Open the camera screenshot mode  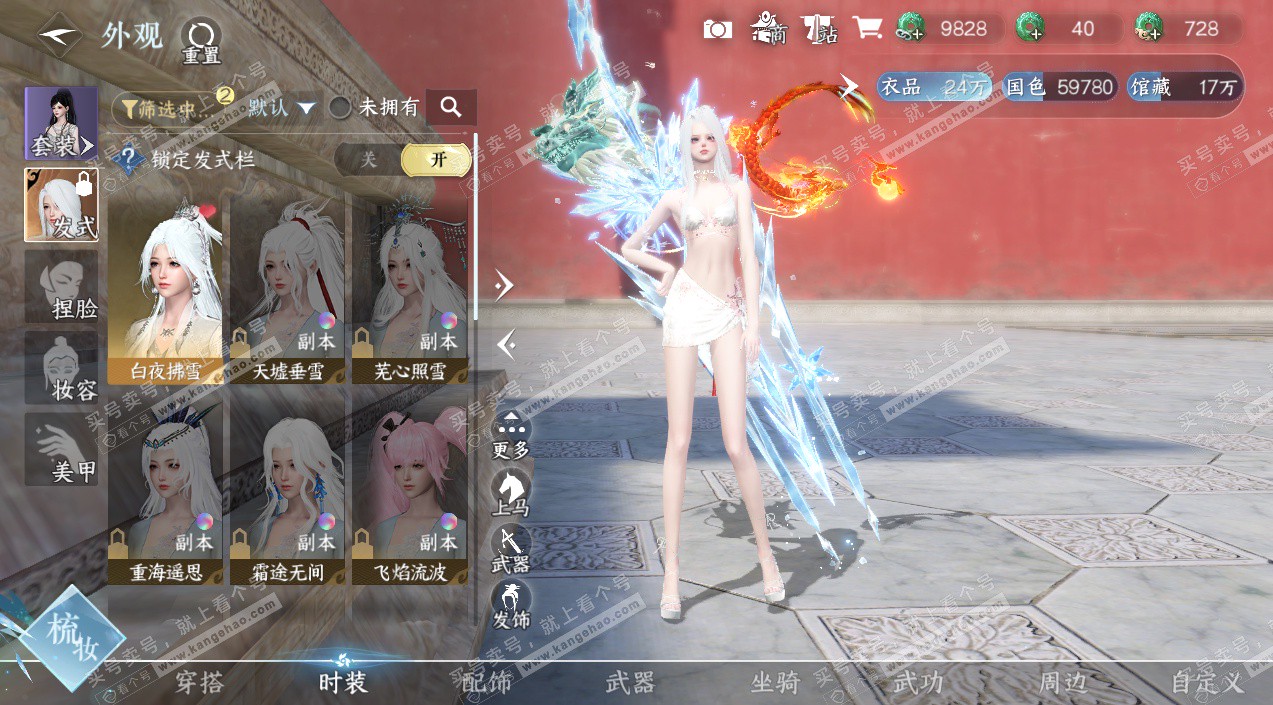[717, 29]
